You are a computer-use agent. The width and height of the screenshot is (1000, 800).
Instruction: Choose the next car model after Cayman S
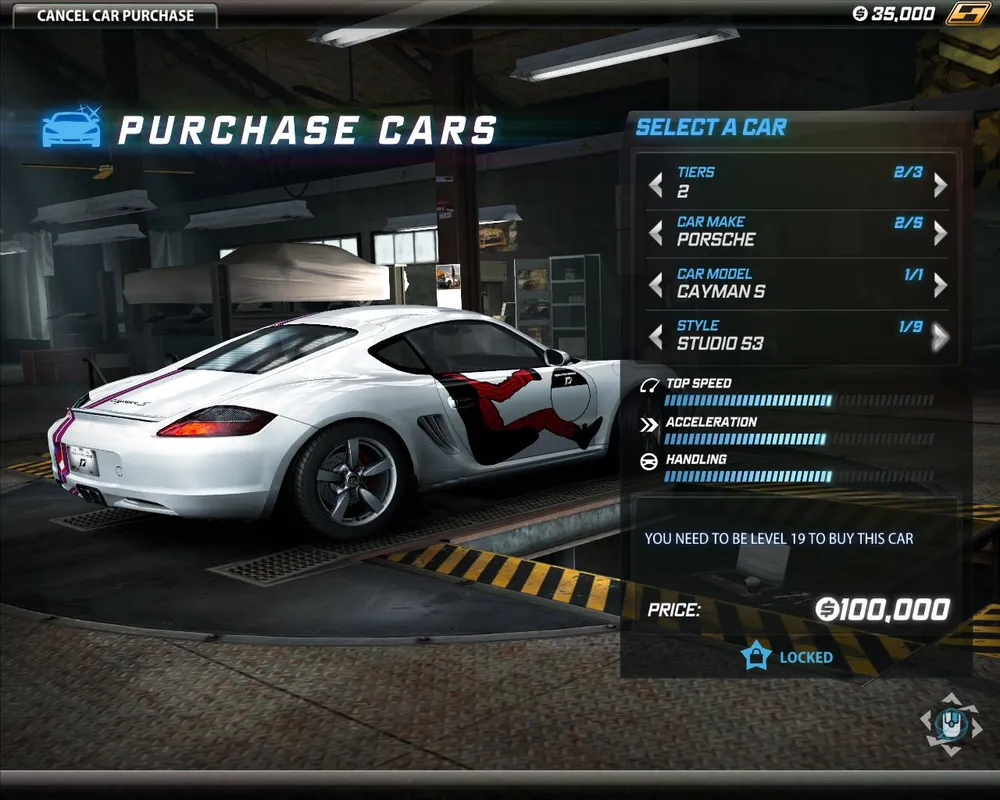click(940, 286)
